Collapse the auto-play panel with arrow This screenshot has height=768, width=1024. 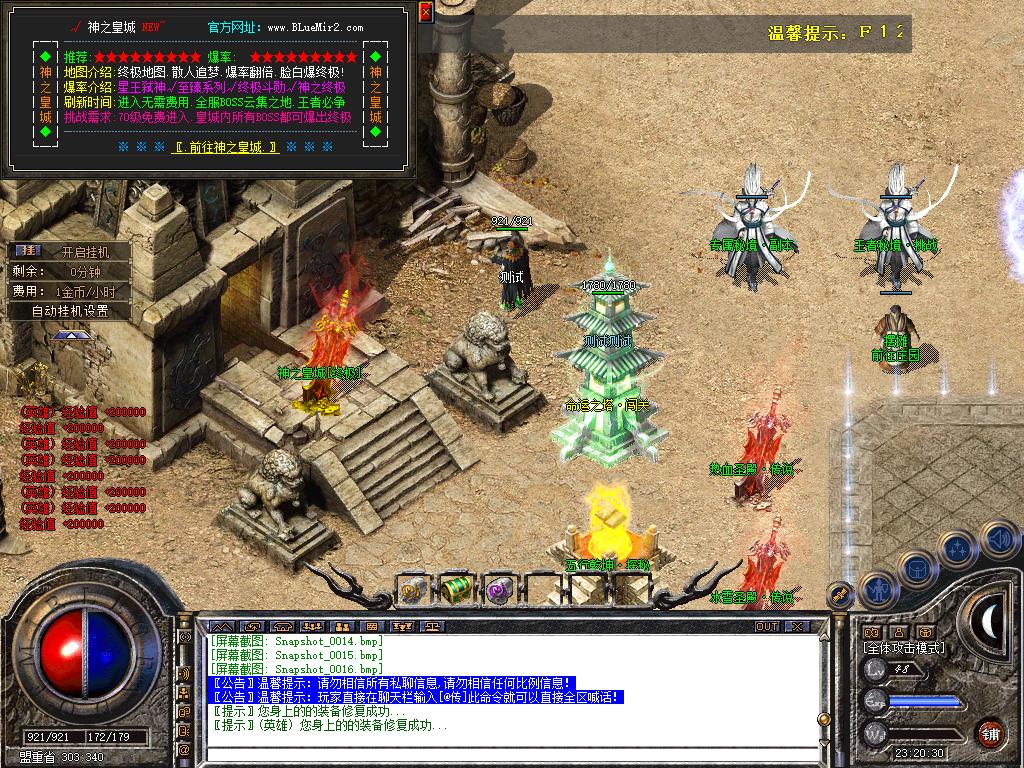click(x=69, y=335)
